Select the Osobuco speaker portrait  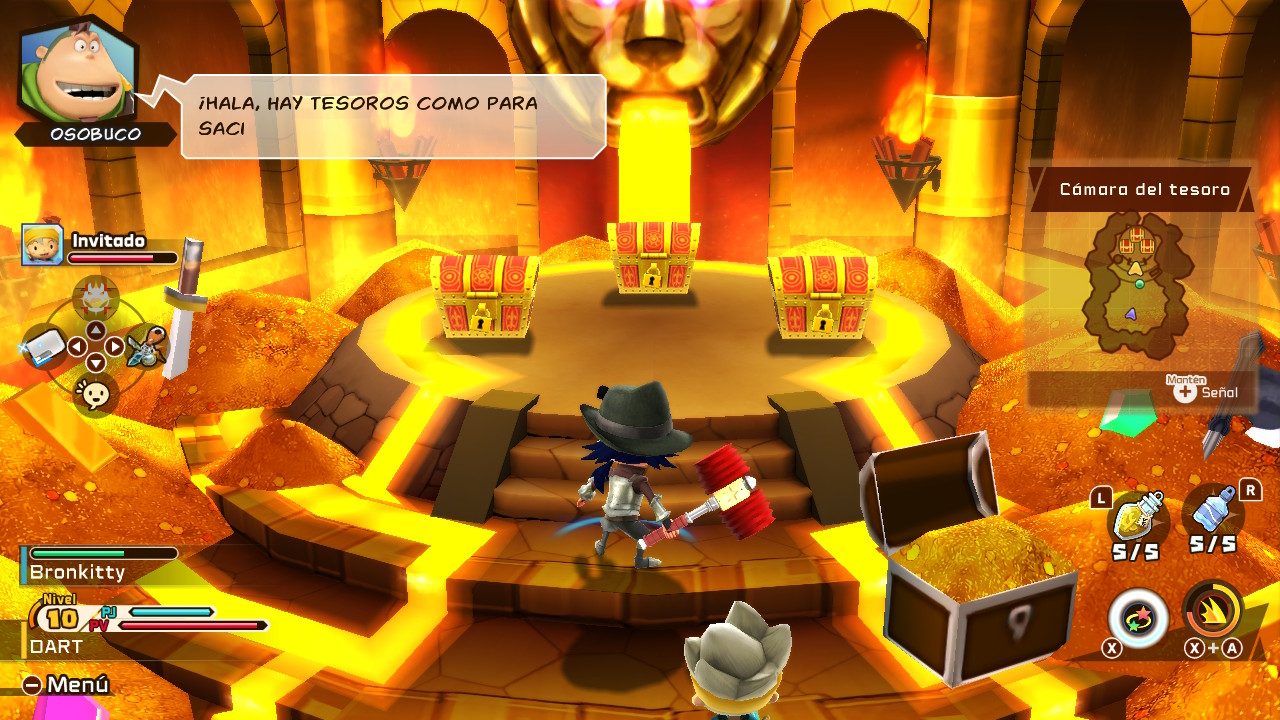coord(78,72)
